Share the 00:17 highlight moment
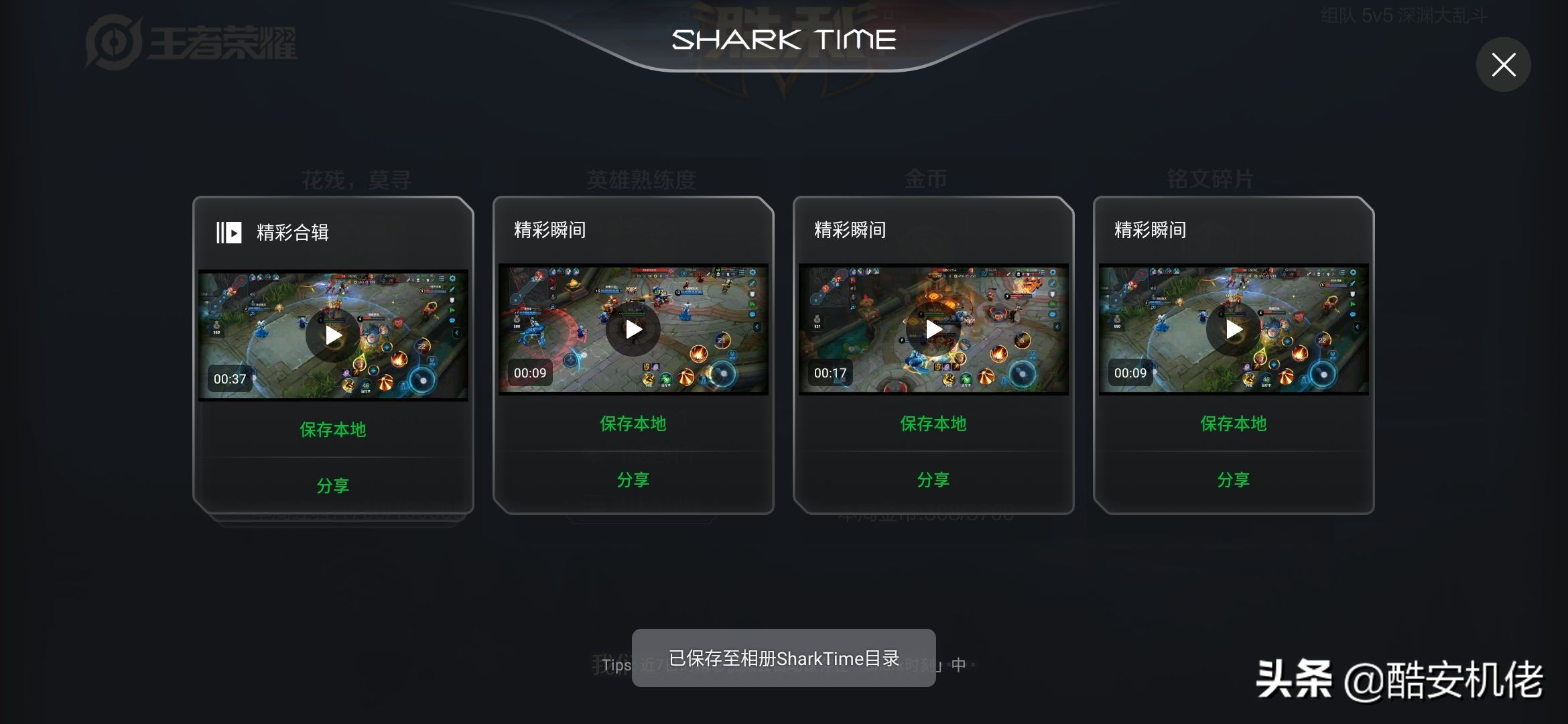 (933, 478)
